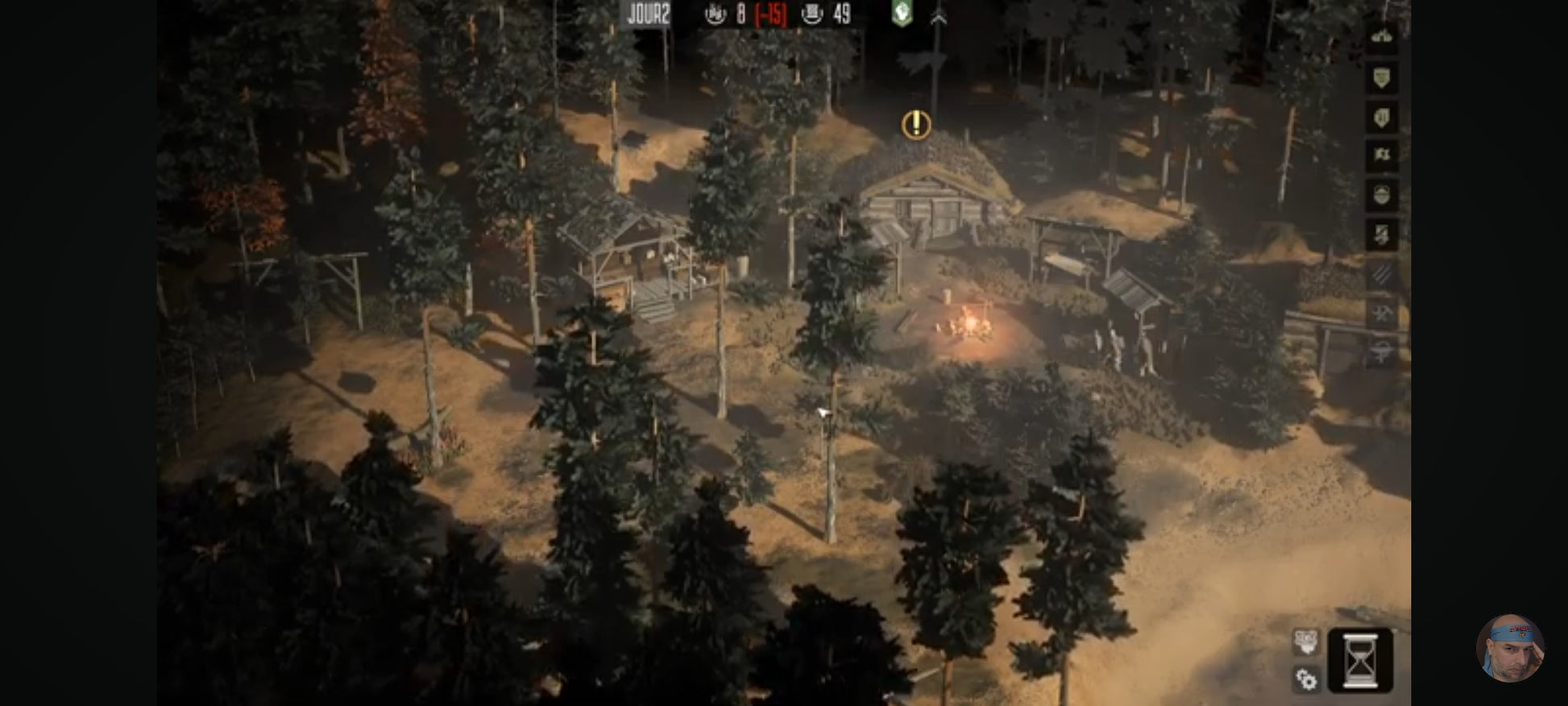Open settings with the gears icon
1568x706 pixels.
click(x=1306, y=679)
